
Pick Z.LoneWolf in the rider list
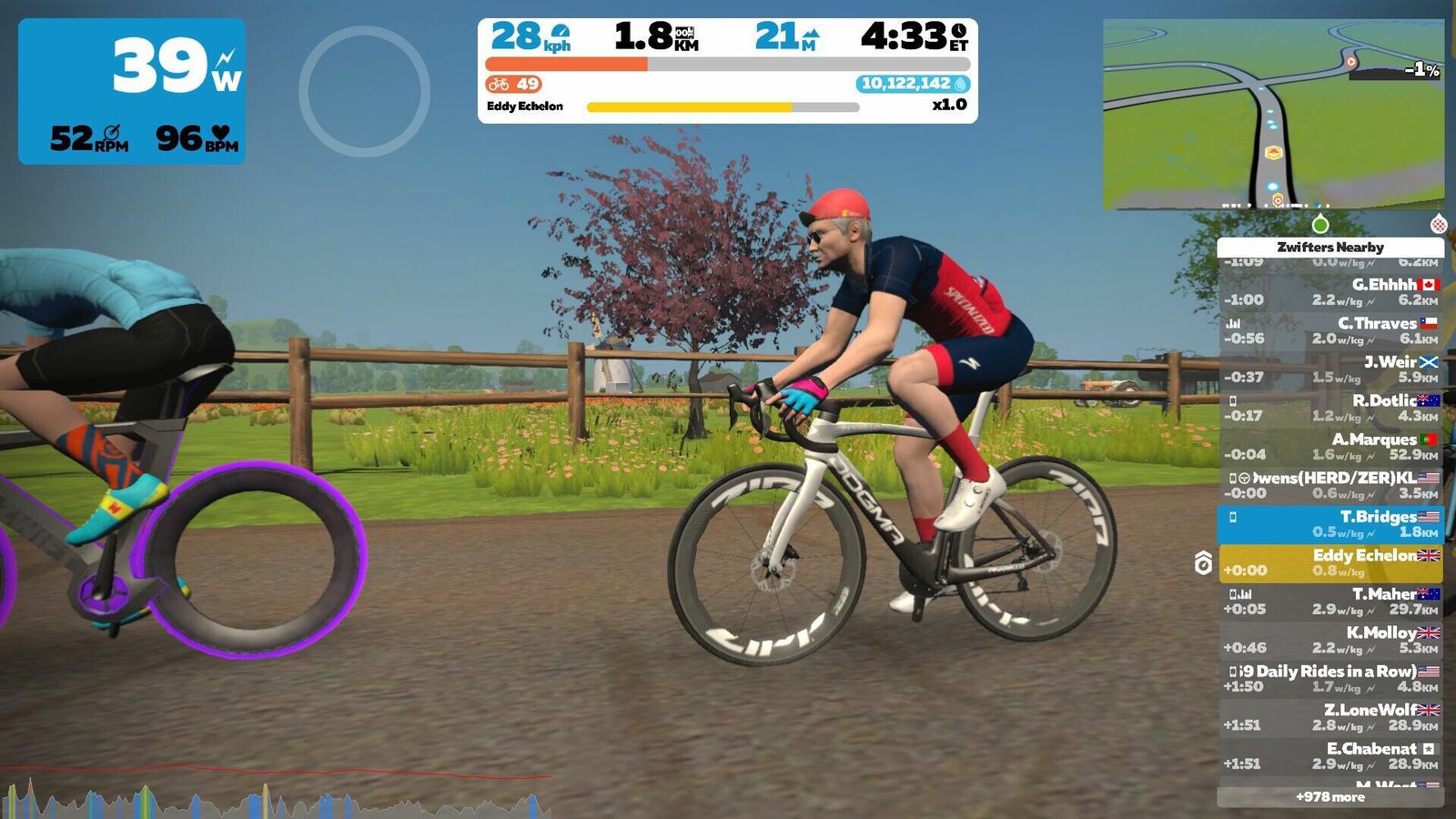coord(1330,717)
